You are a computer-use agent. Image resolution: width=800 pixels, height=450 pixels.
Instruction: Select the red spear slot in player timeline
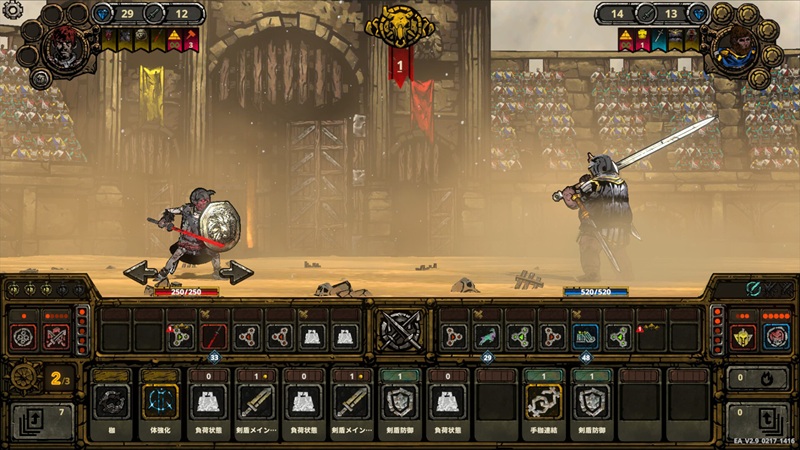(x=213, y=337)
